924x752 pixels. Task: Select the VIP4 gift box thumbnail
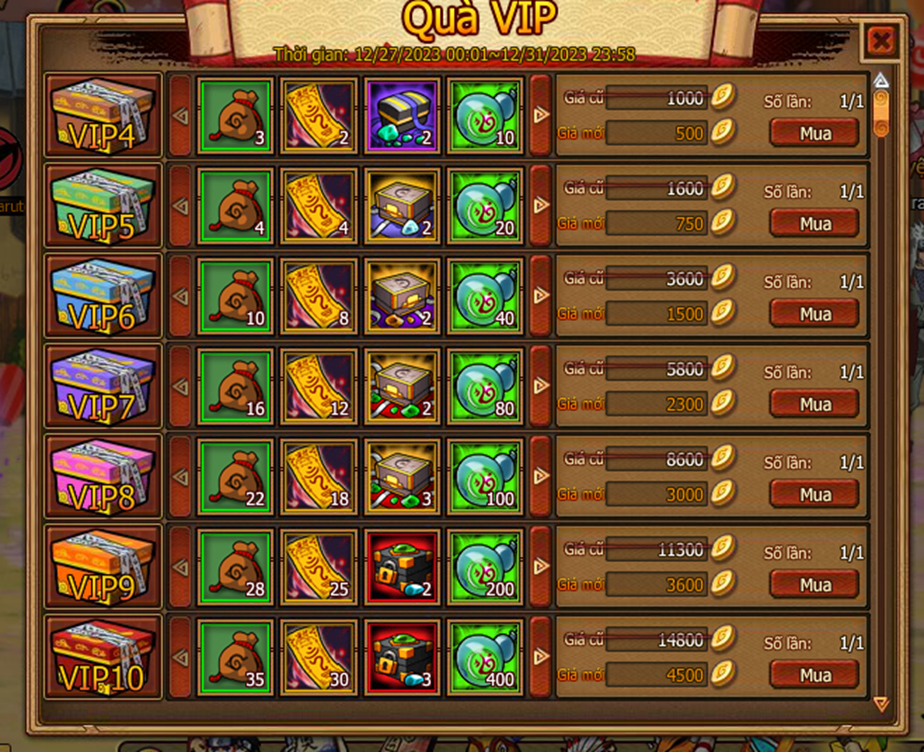pos(103,114)
